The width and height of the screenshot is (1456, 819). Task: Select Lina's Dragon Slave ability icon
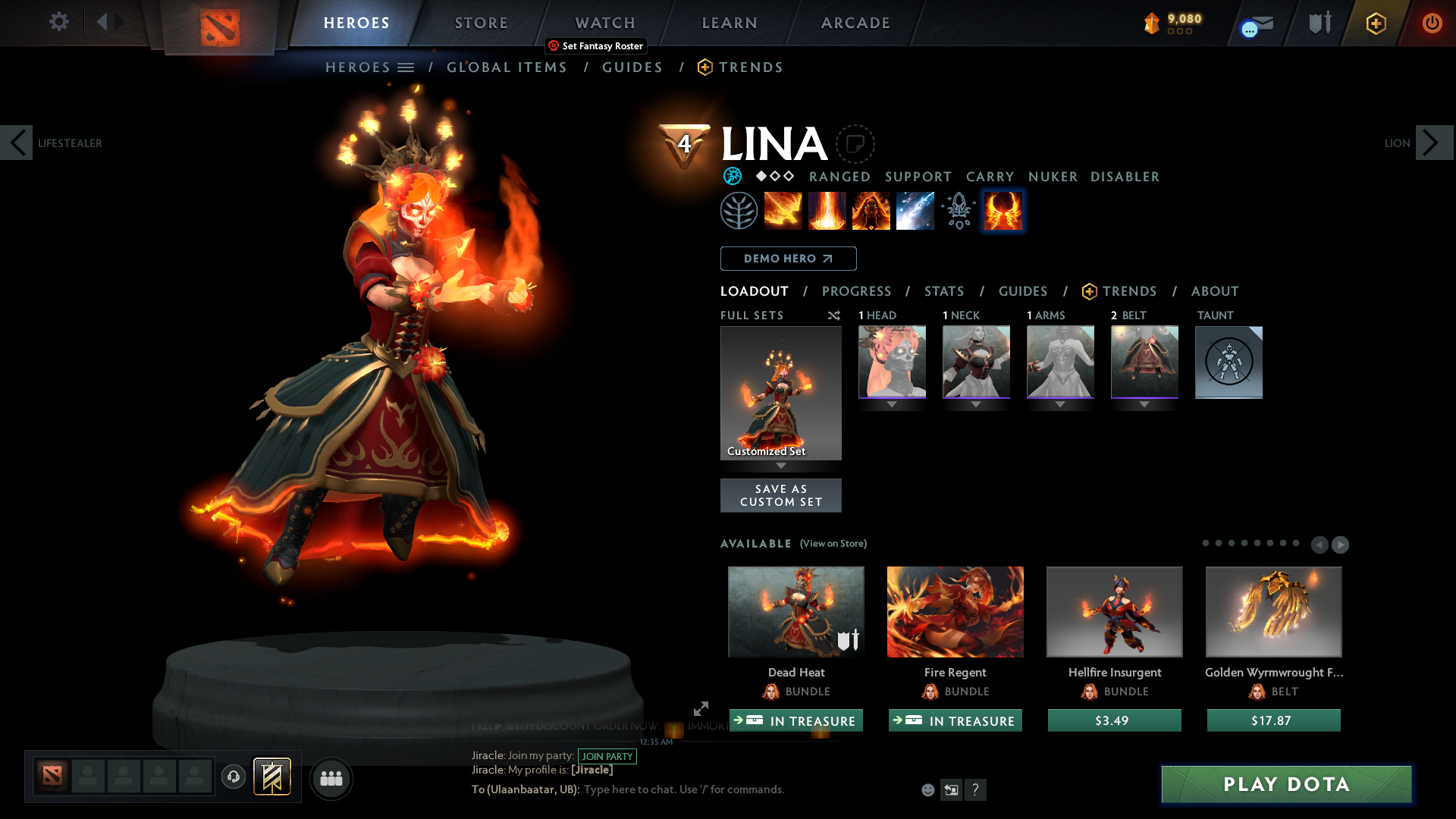[x=783, y=210]
